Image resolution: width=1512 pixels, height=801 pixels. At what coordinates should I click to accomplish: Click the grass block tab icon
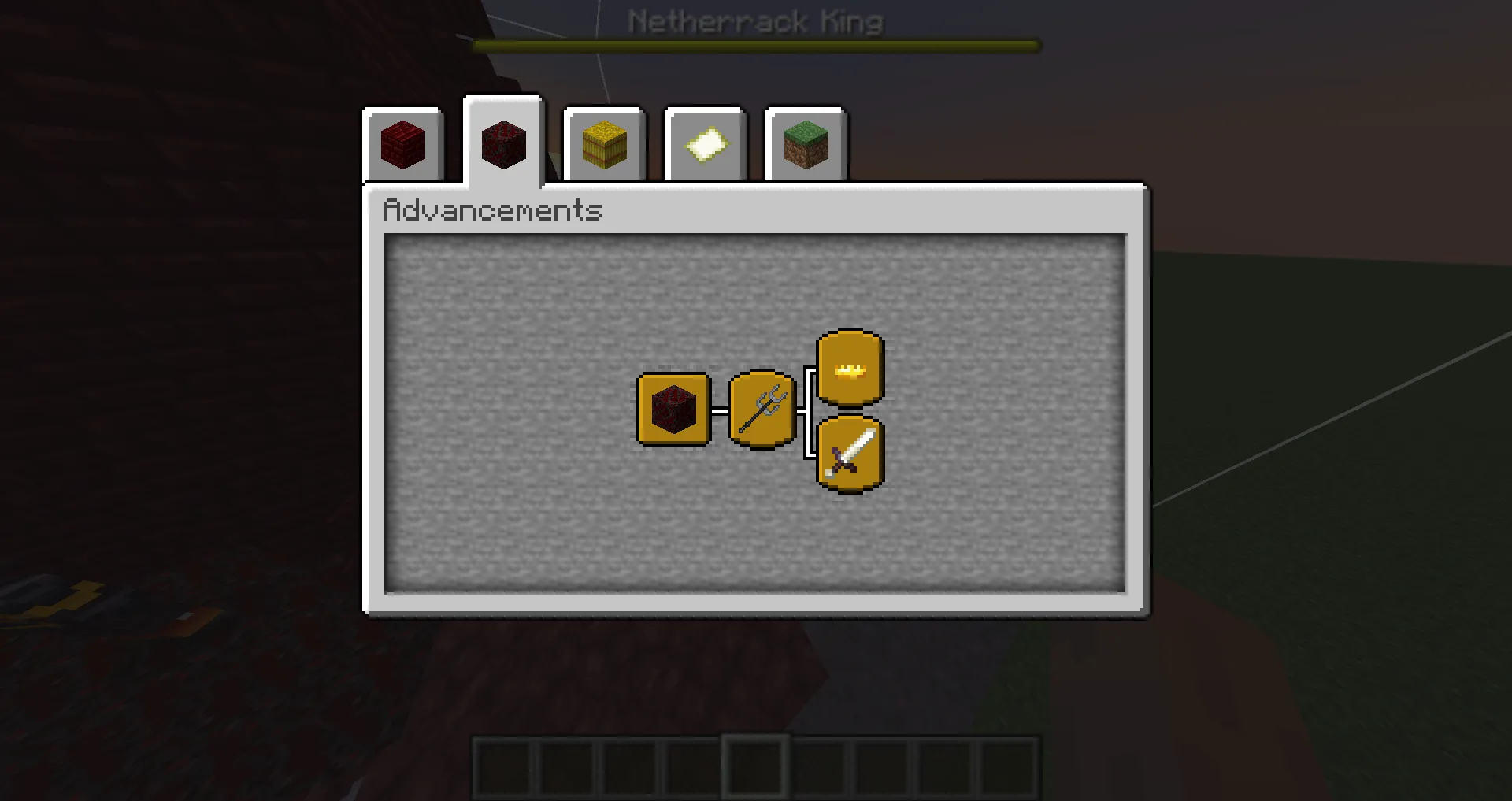point(806,146)
